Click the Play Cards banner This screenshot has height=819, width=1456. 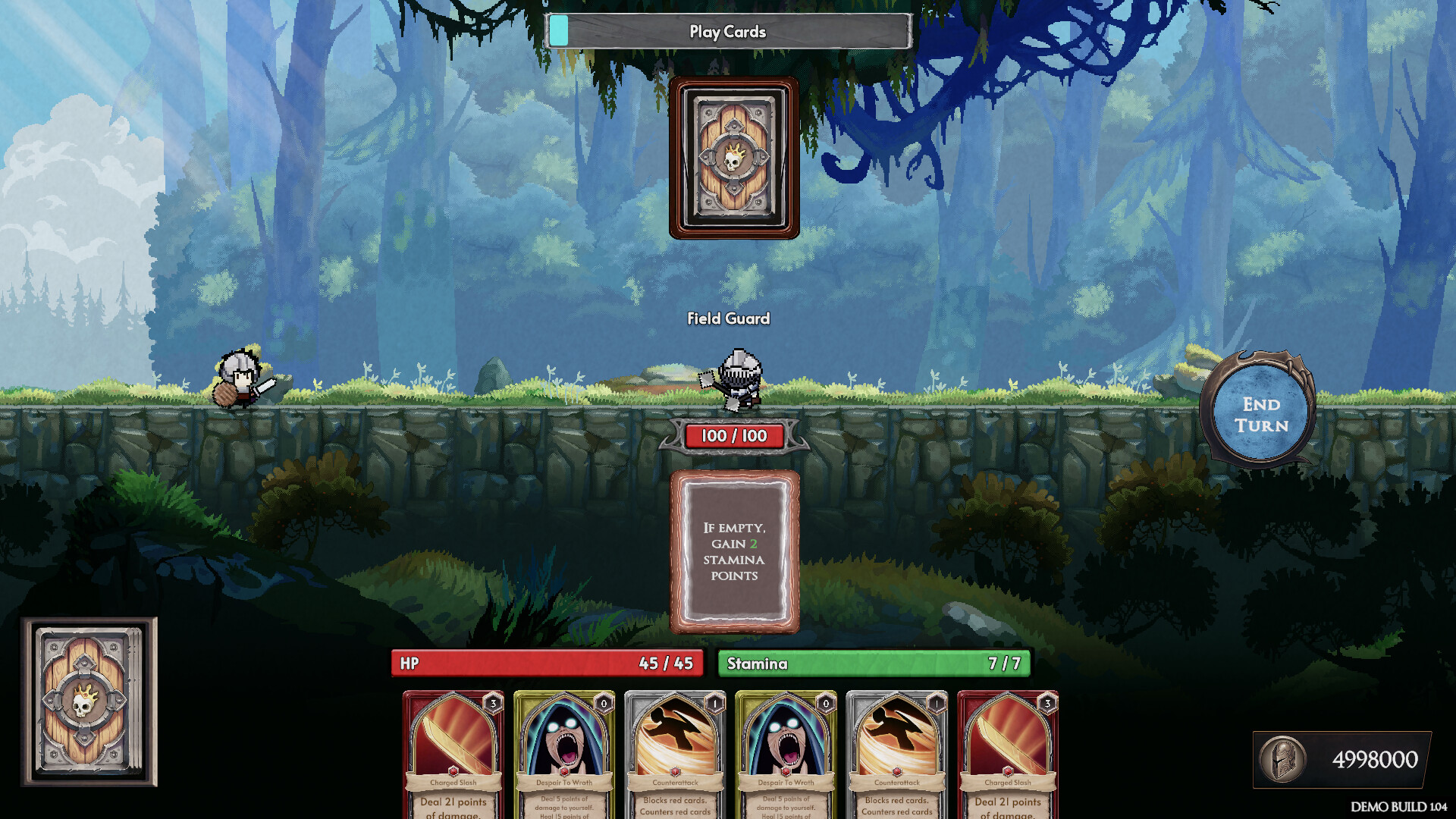[727, 32]
